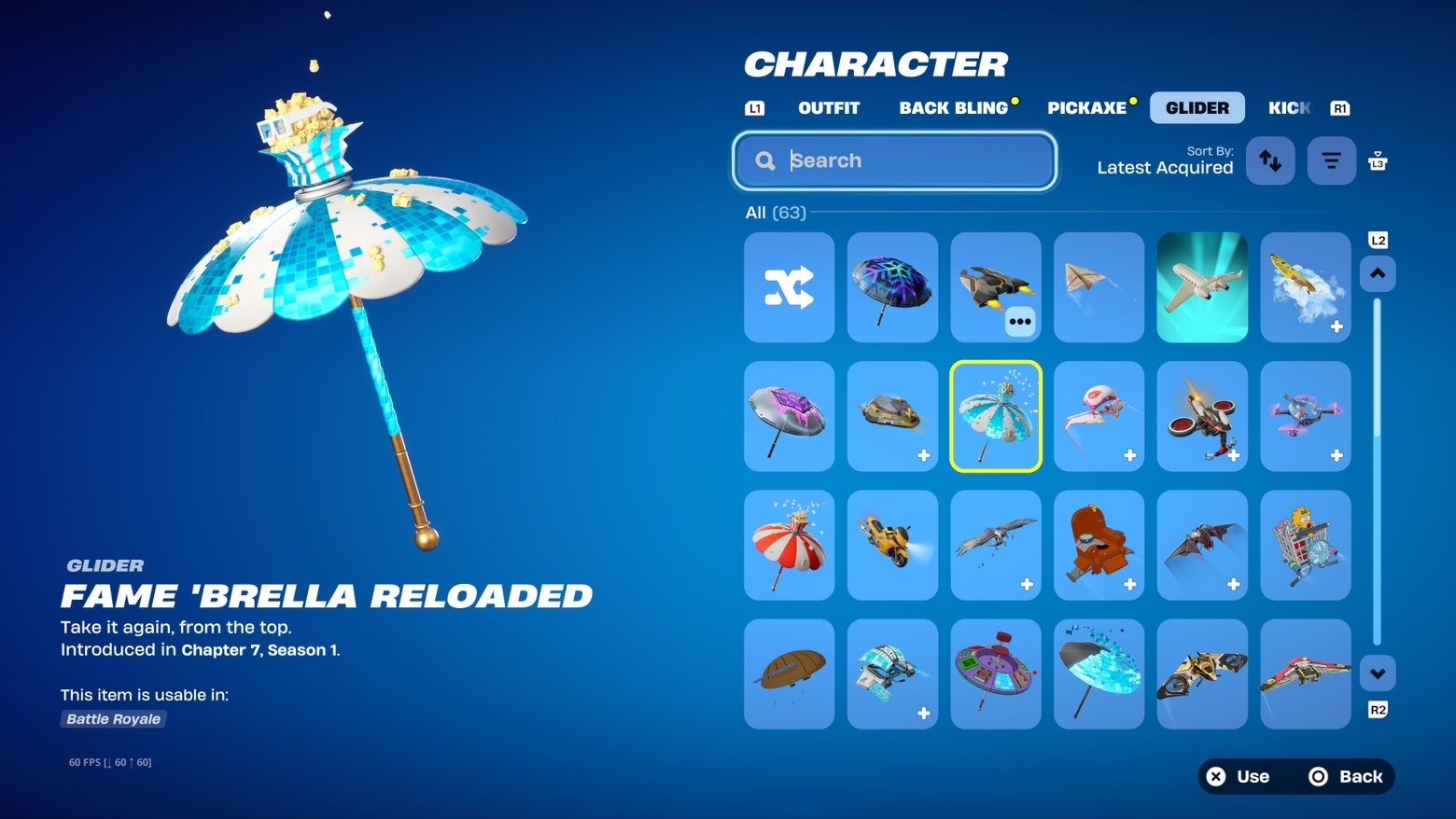Select the white jet airplane glider
The height and width of the screenshot is (819, 1456).
(1202, 287)
